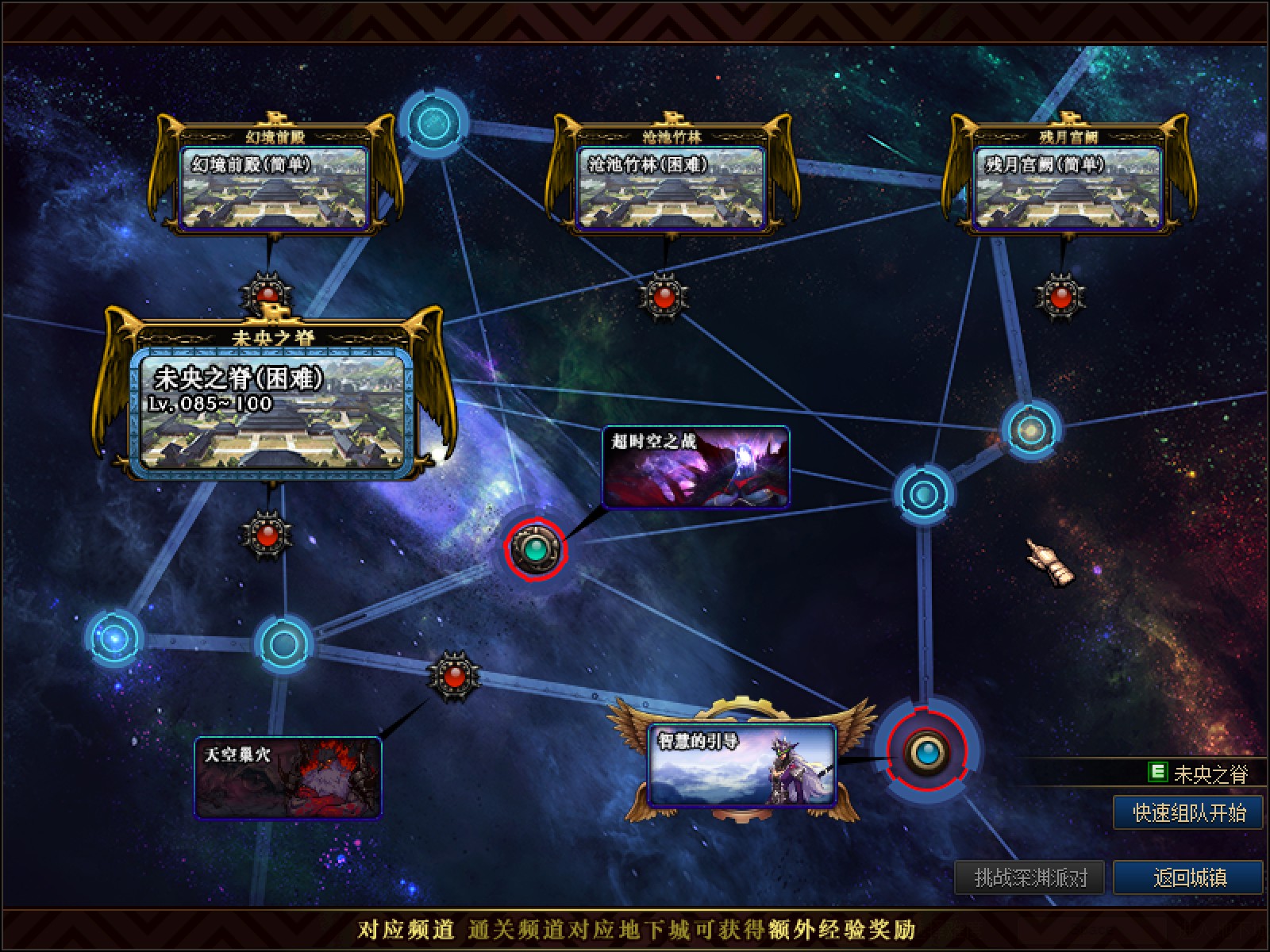Click the red orb marker above 天空巢穴

[454, 677]
